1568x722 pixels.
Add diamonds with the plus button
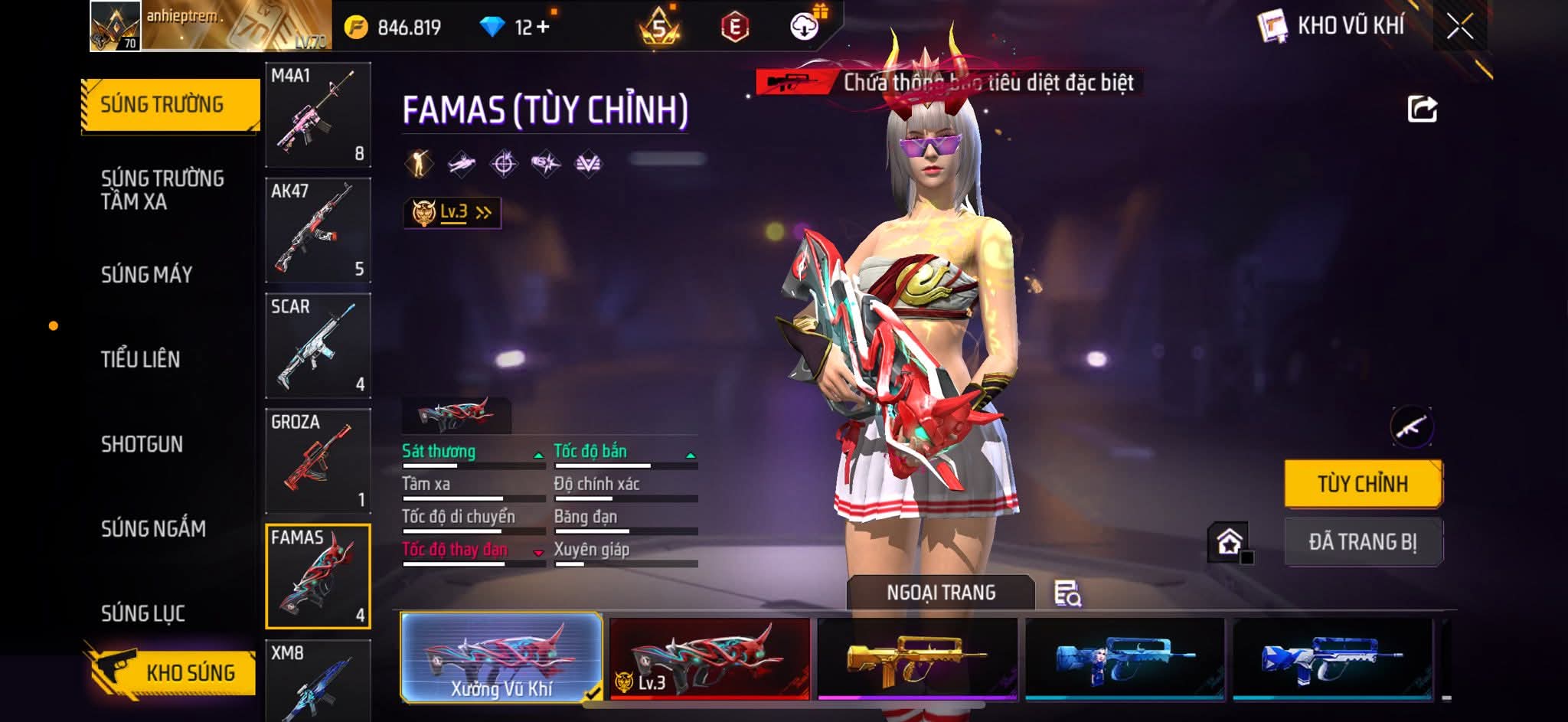click(543, 28)
